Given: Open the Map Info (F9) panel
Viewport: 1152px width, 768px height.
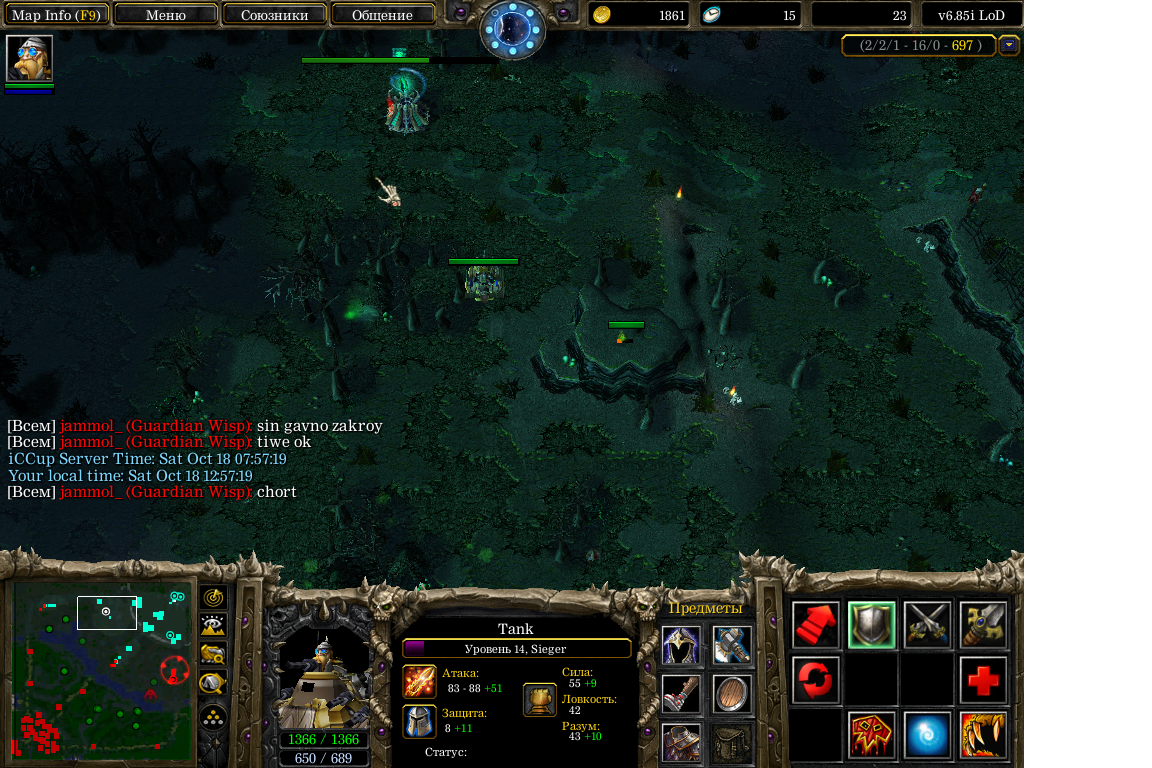Looking at the screenshot, I should (x=56, y=15).
